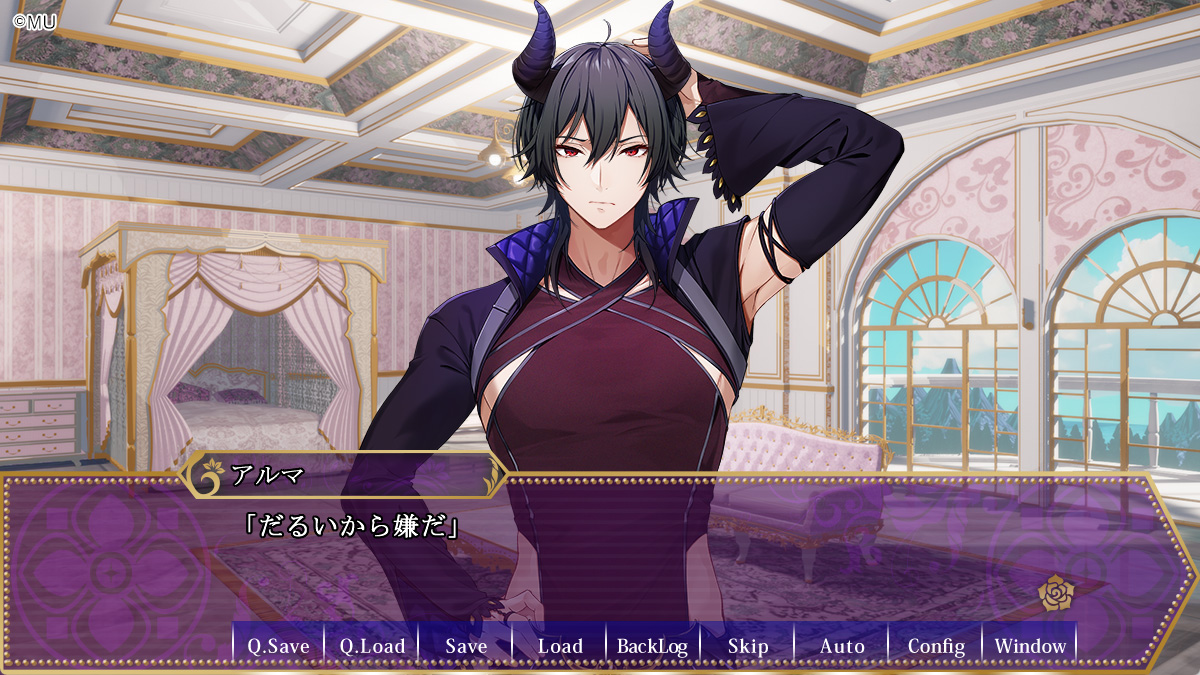Viewport: 1200px width, 675px height.
Task: Hide the text box with Window
Action: point(1030,646)
